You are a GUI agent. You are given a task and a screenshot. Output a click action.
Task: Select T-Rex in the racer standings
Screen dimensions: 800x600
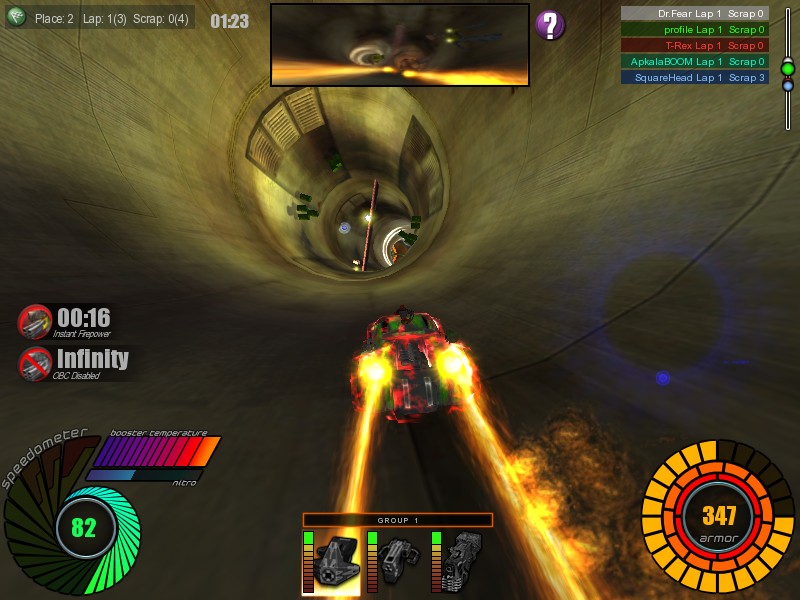pos(694,45)
